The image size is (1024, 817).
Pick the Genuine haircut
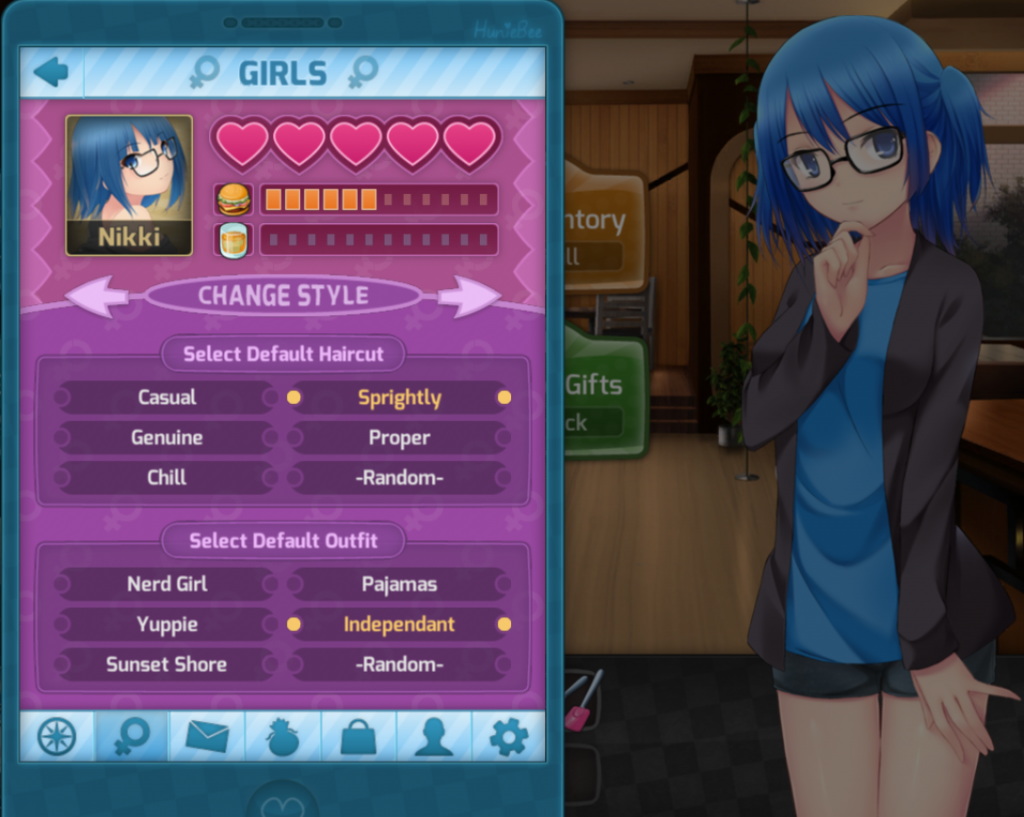167,437
